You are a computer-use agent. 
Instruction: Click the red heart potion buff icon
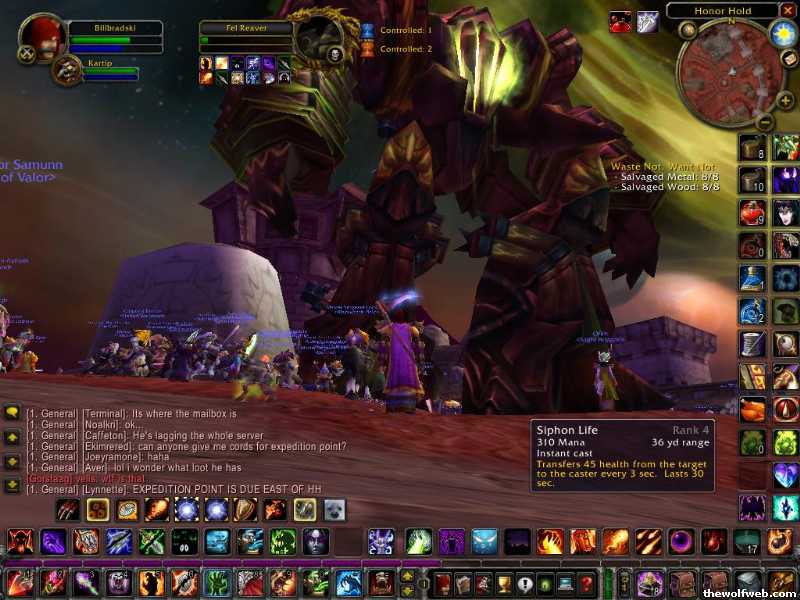coord(621,21)
